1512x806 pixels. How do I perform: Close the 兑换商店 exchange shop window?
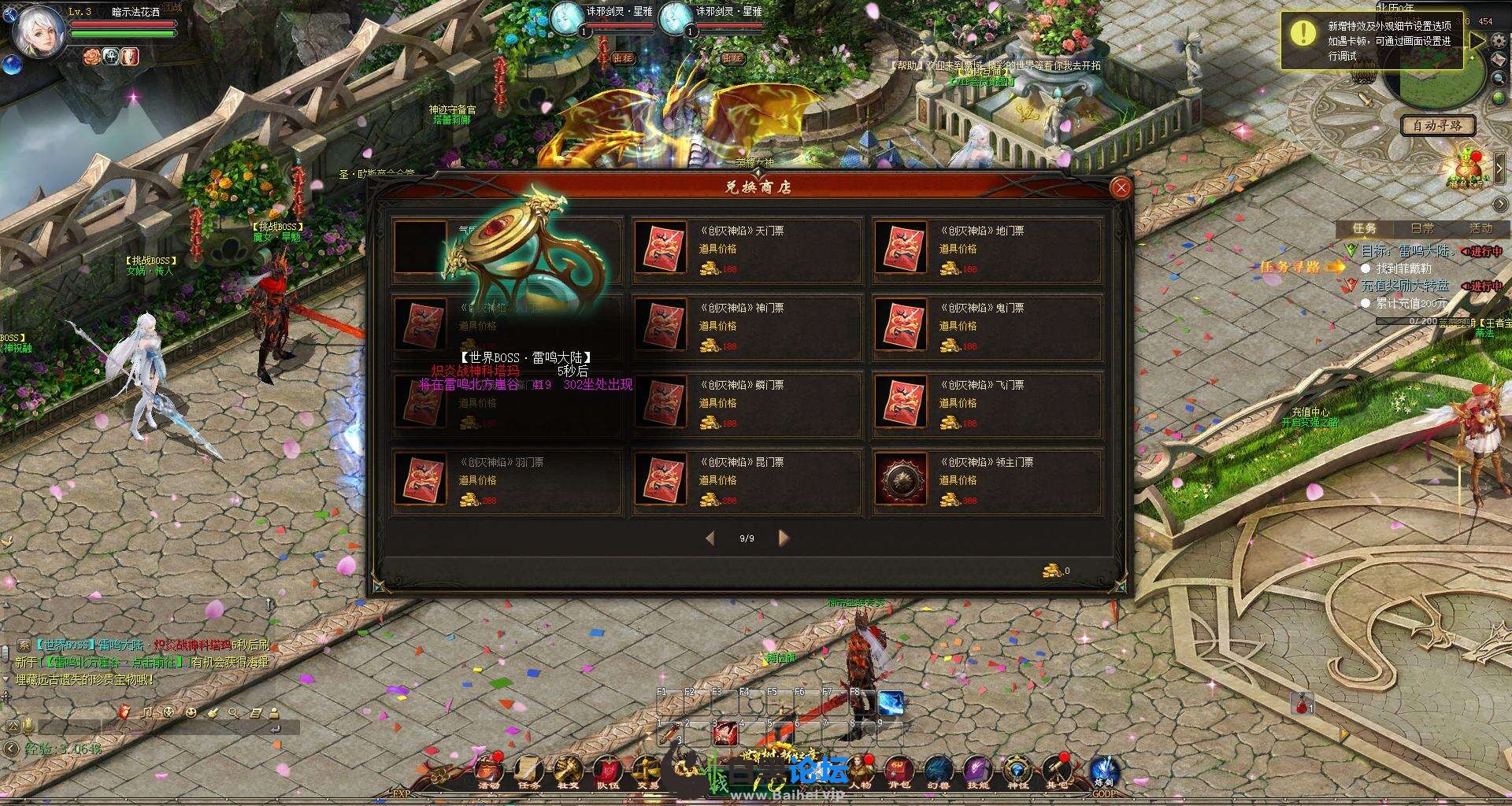coord(1121,187)
